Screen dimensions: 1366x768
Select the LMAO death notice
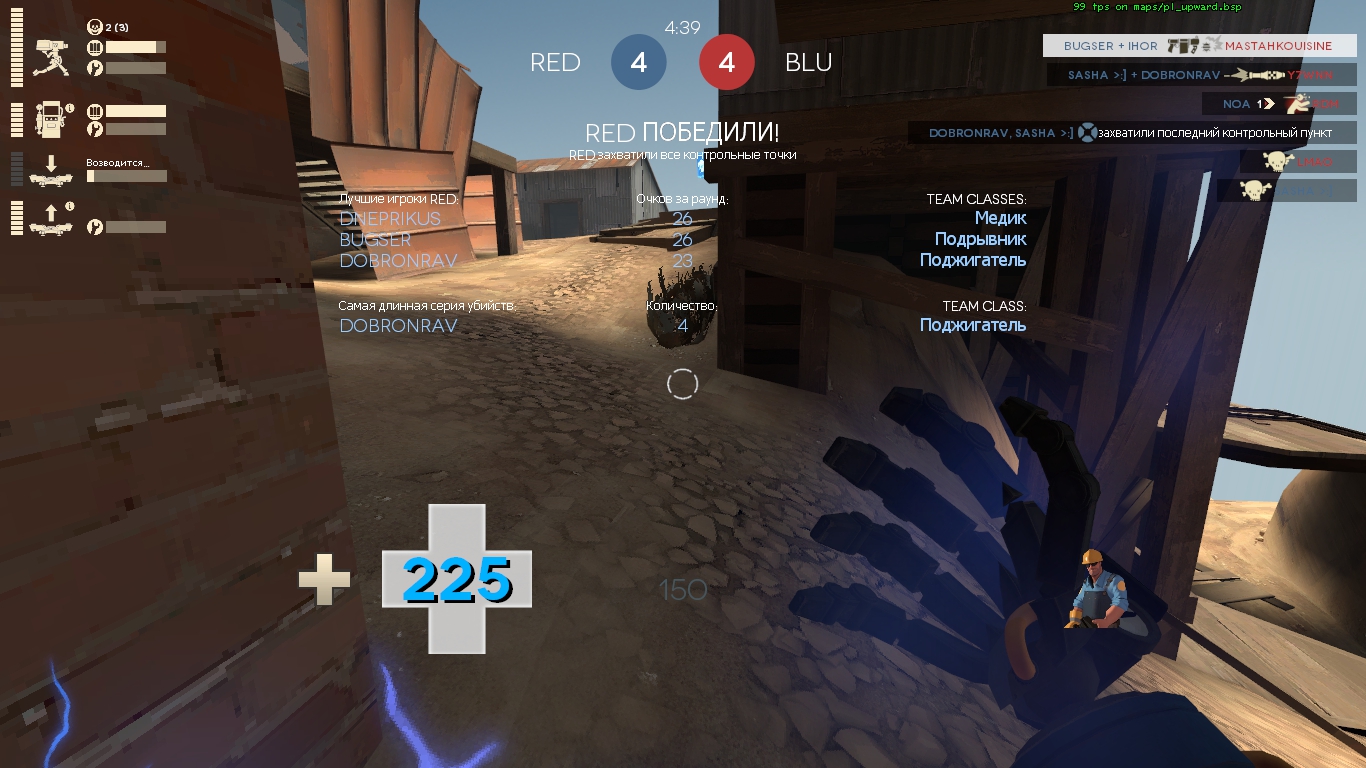1298,162
